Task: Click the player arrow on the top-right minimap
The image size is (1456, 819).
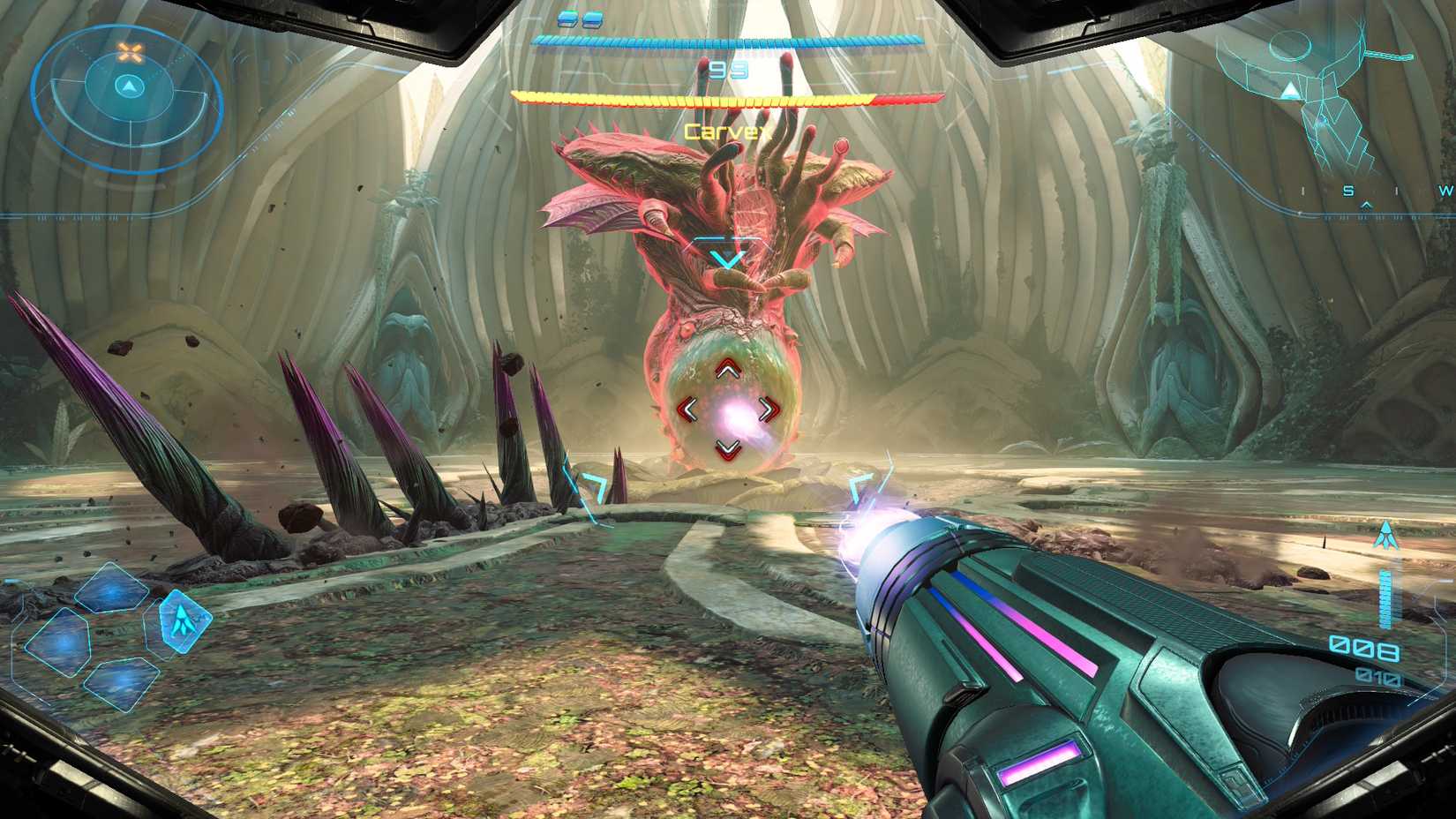Action: tap(1290, 88)
